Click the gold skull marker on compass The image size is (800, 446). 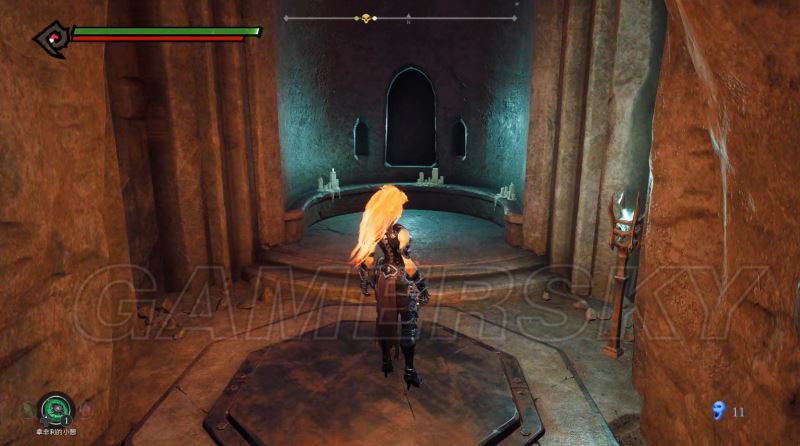tap(366, 18)
